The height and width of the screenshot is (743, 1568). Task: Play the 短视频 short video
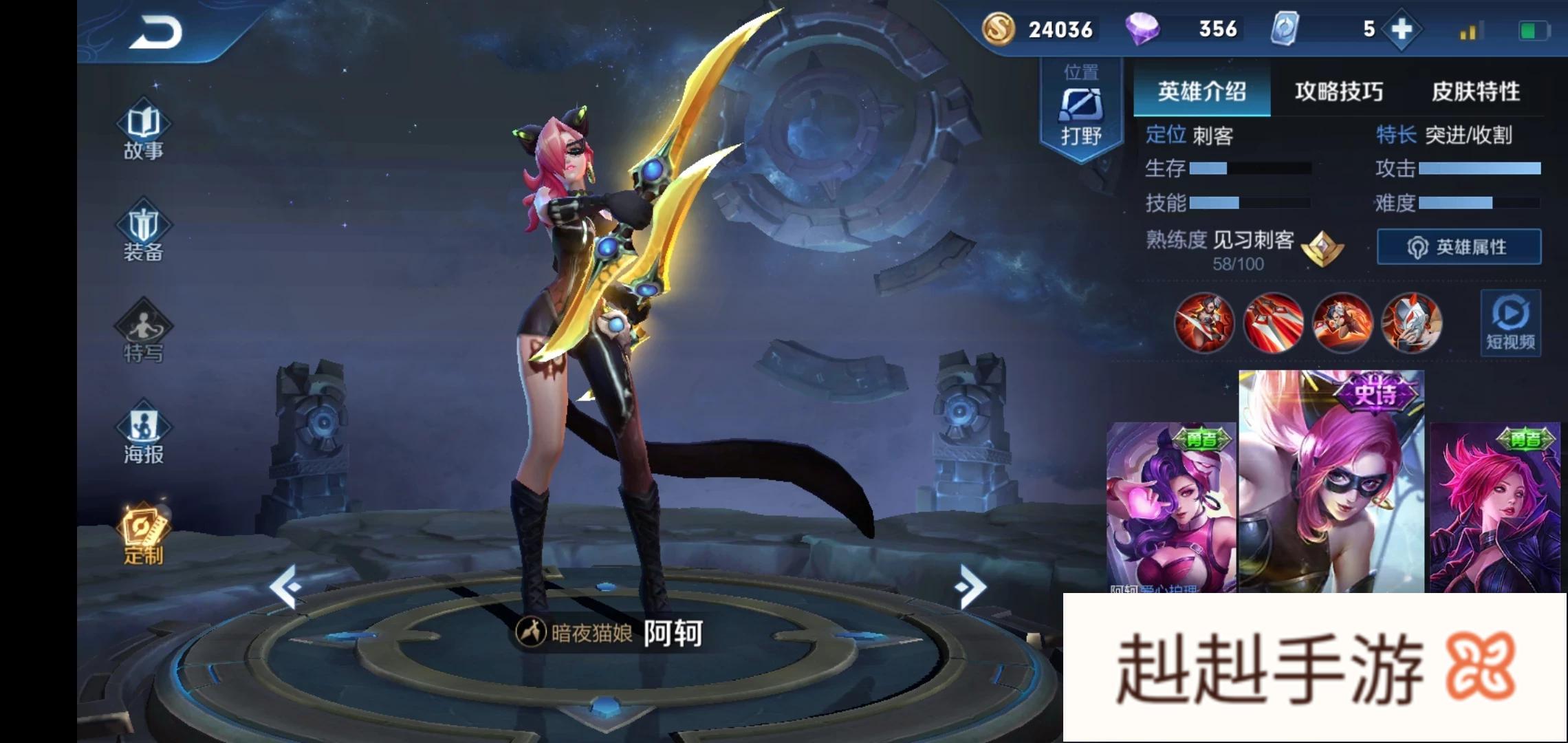click(x=1510, y=323)
